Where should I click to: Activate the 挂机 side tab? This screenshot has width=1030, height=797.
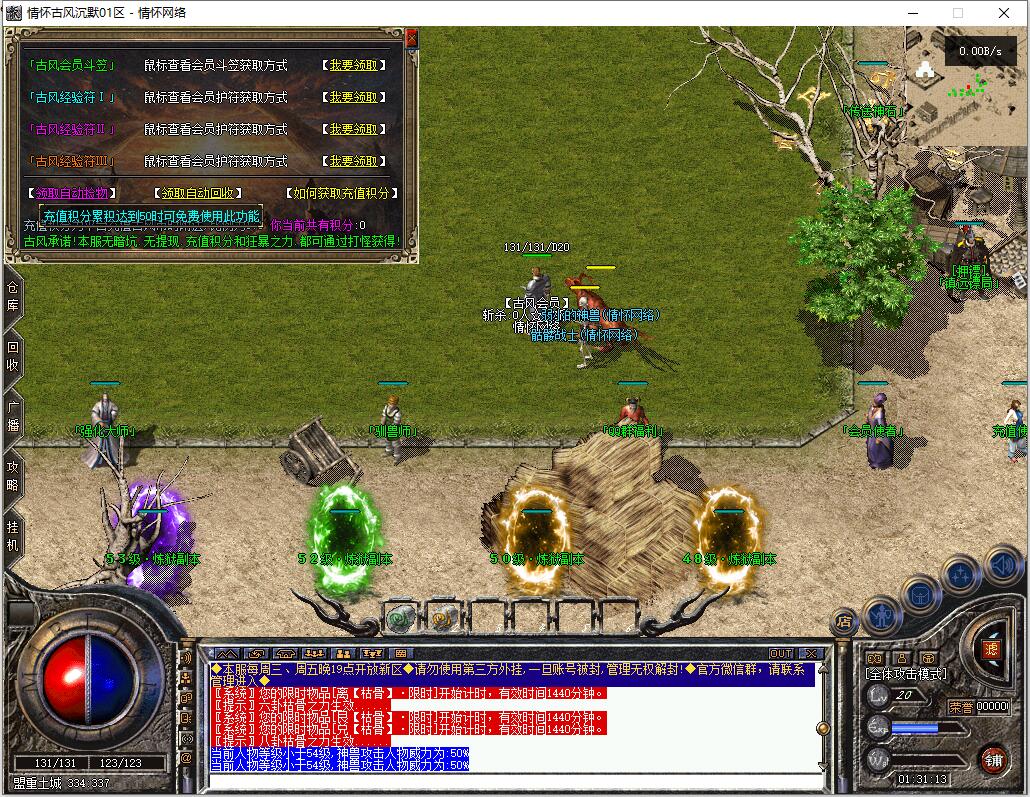(x=13, y=536)
